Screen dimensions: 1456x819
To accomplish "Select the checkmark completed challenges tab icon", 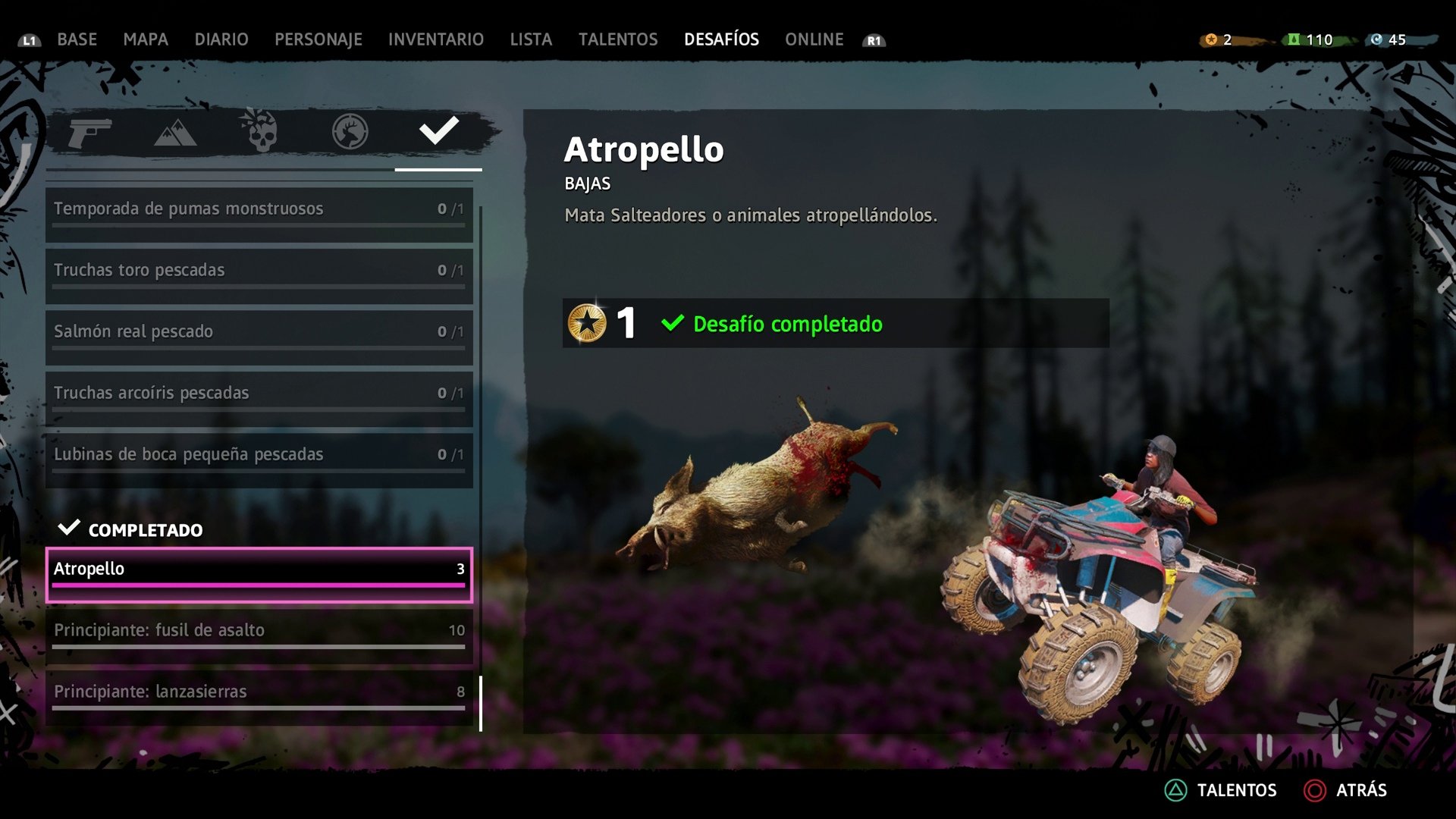I will pyautogui.click(x=437, y=133).
